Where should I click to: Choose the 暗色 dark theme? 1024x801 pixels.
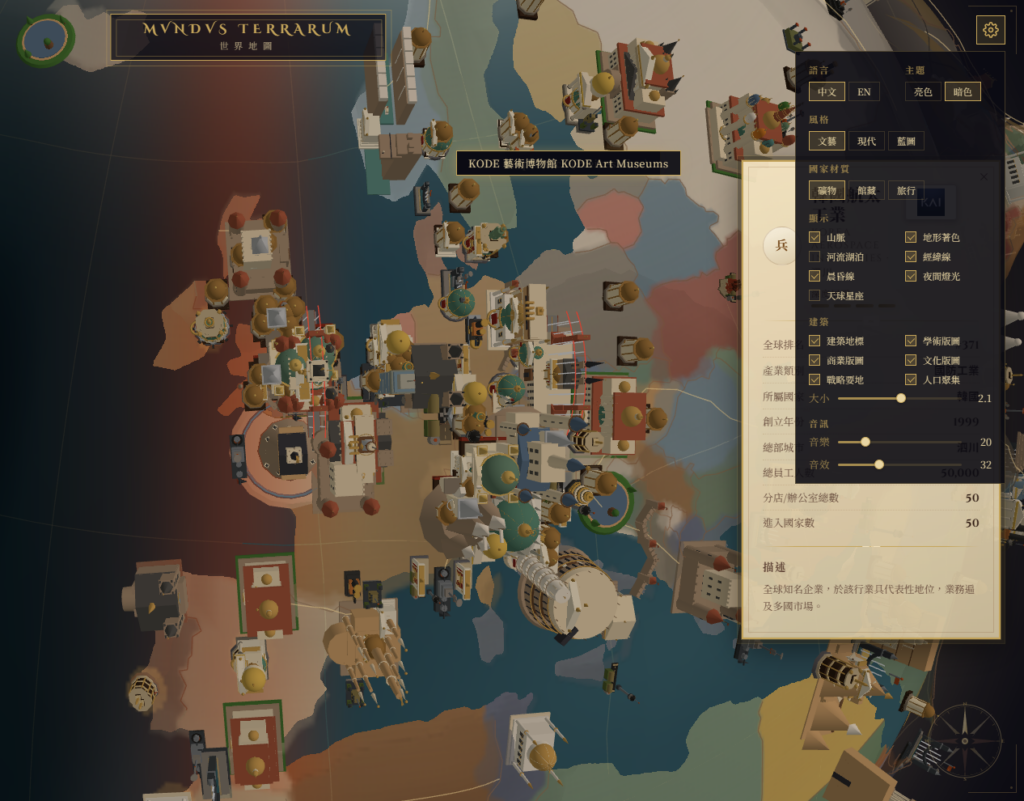(961, 92)
